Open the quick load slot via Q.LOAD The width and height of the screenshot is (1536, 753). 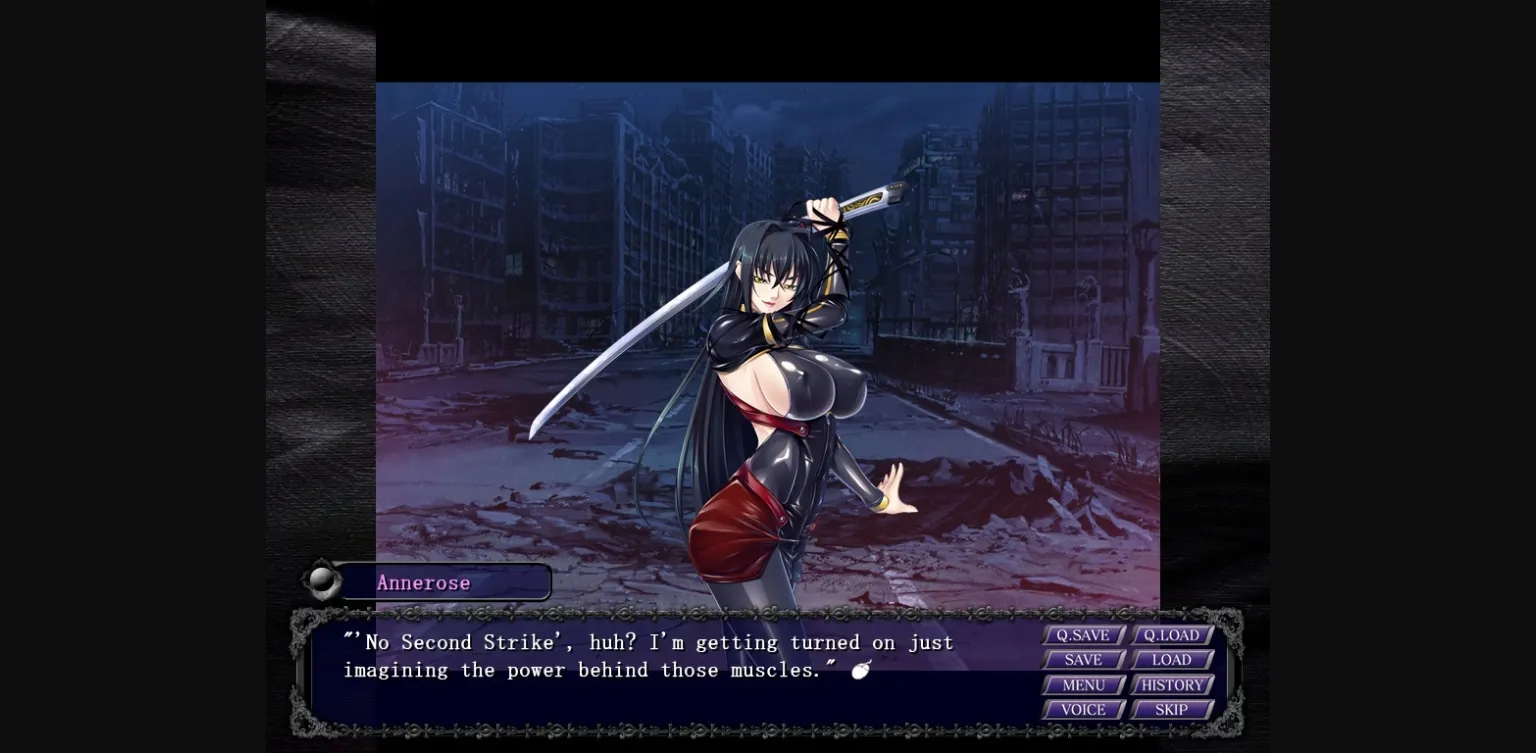(x=1171, y=635)
